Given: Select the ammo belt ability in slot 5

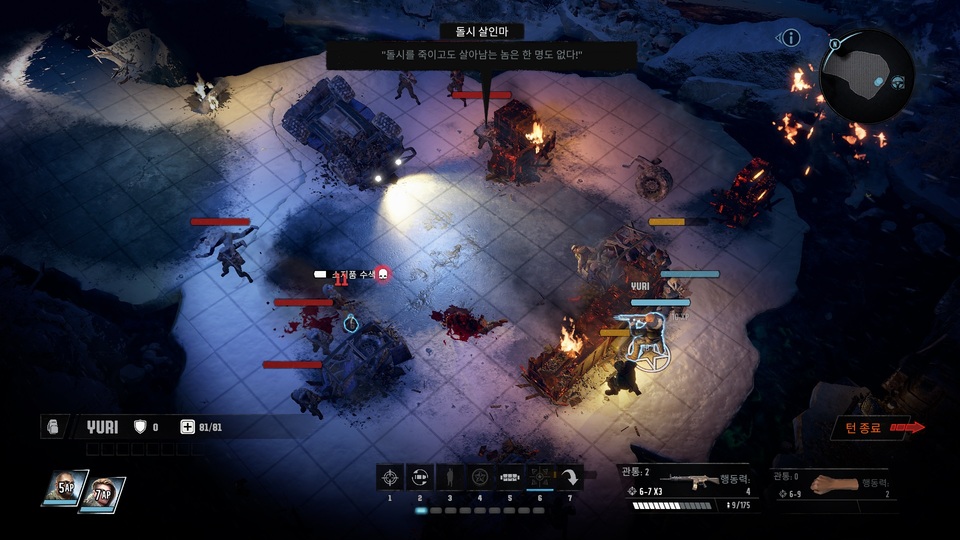Looking at the screenshot, I should (x=510, y=478).
